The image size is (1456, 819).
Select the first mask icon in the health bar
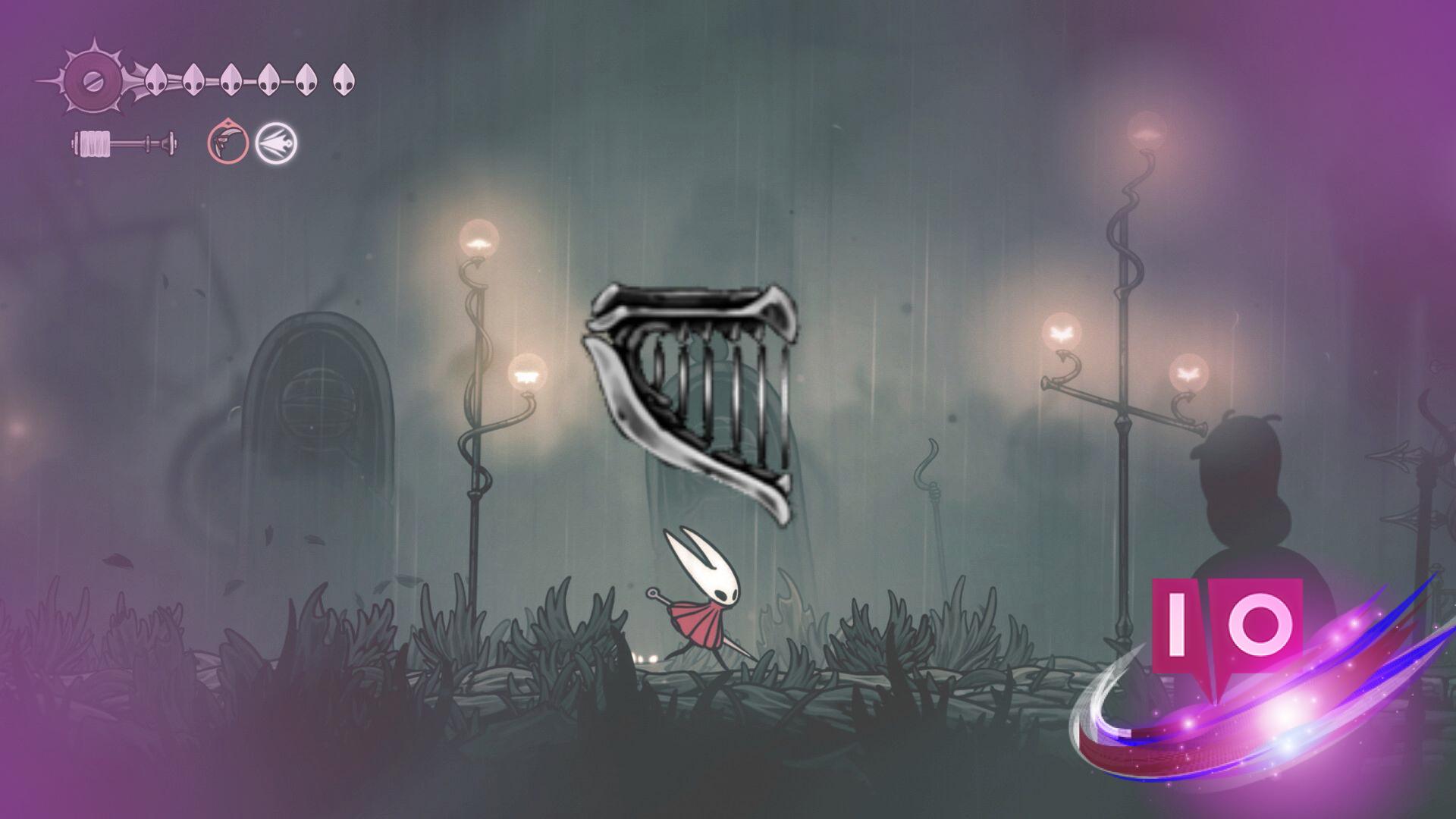155,78
